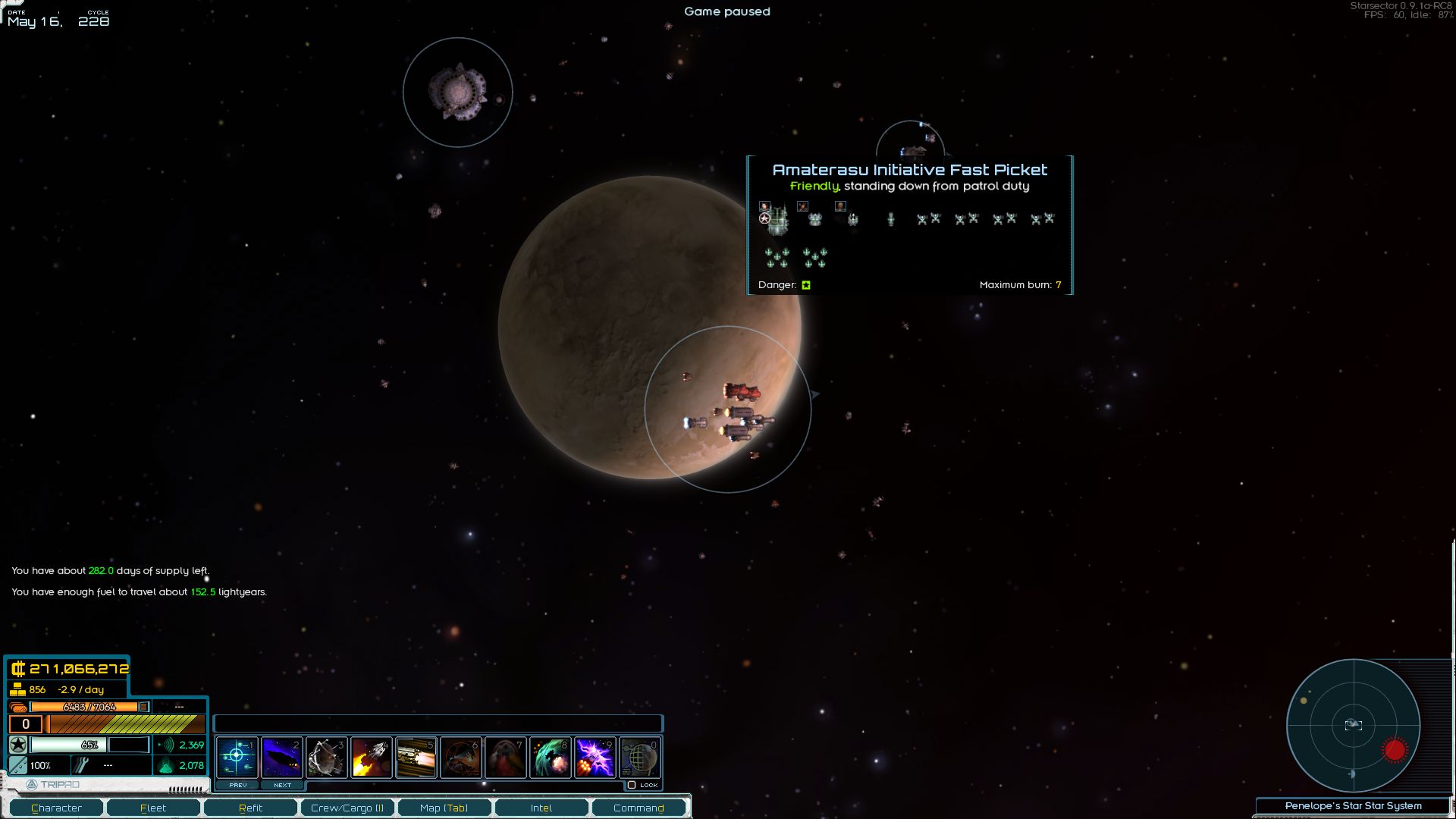Click the green fuel icon showing 2,078
Image resolution: width=1456 pixels, height=819 pixels.
pos(165,766)
